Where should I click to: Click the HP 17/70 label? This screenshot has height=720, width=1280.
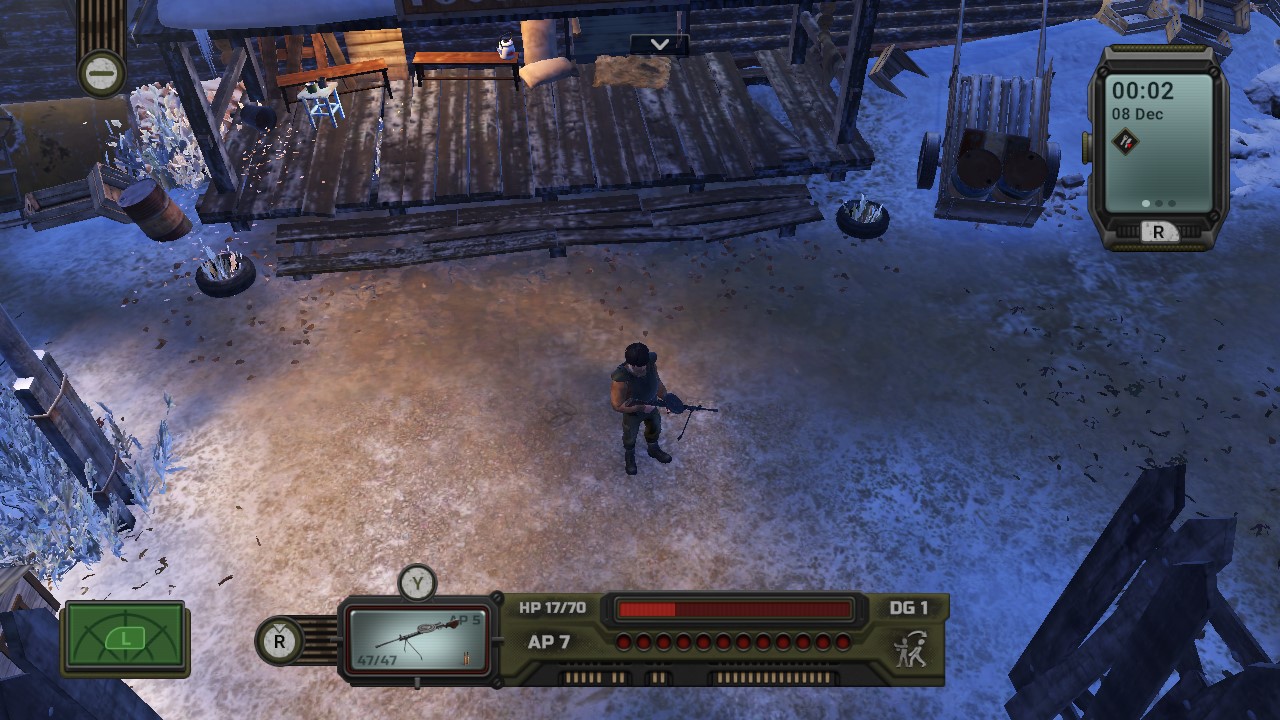[551, 607]
